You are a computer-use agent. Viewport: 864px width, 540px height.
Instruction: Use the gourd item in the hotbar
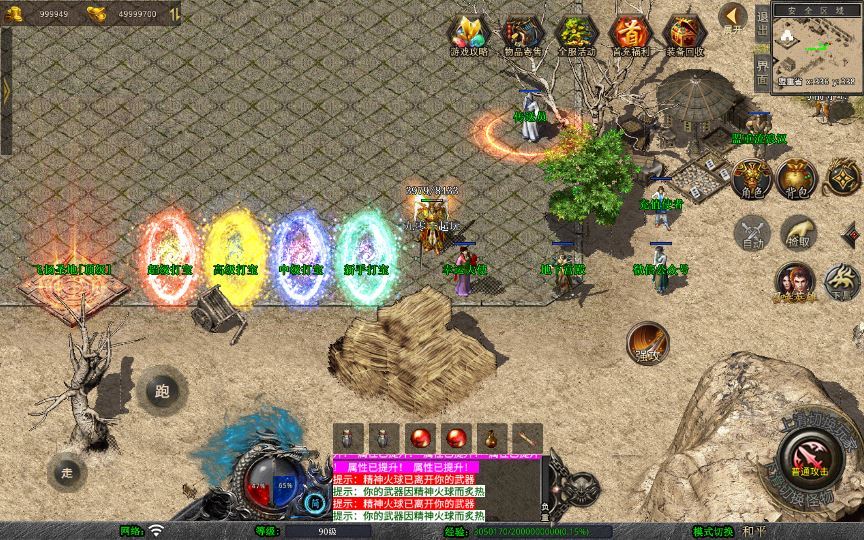(x=490, y=438)
